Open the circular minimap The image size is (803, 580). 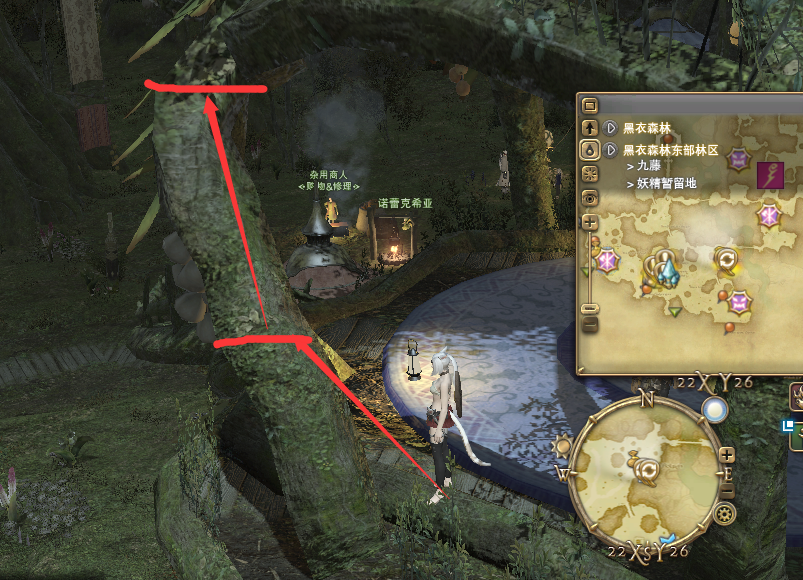coord(646,468)
